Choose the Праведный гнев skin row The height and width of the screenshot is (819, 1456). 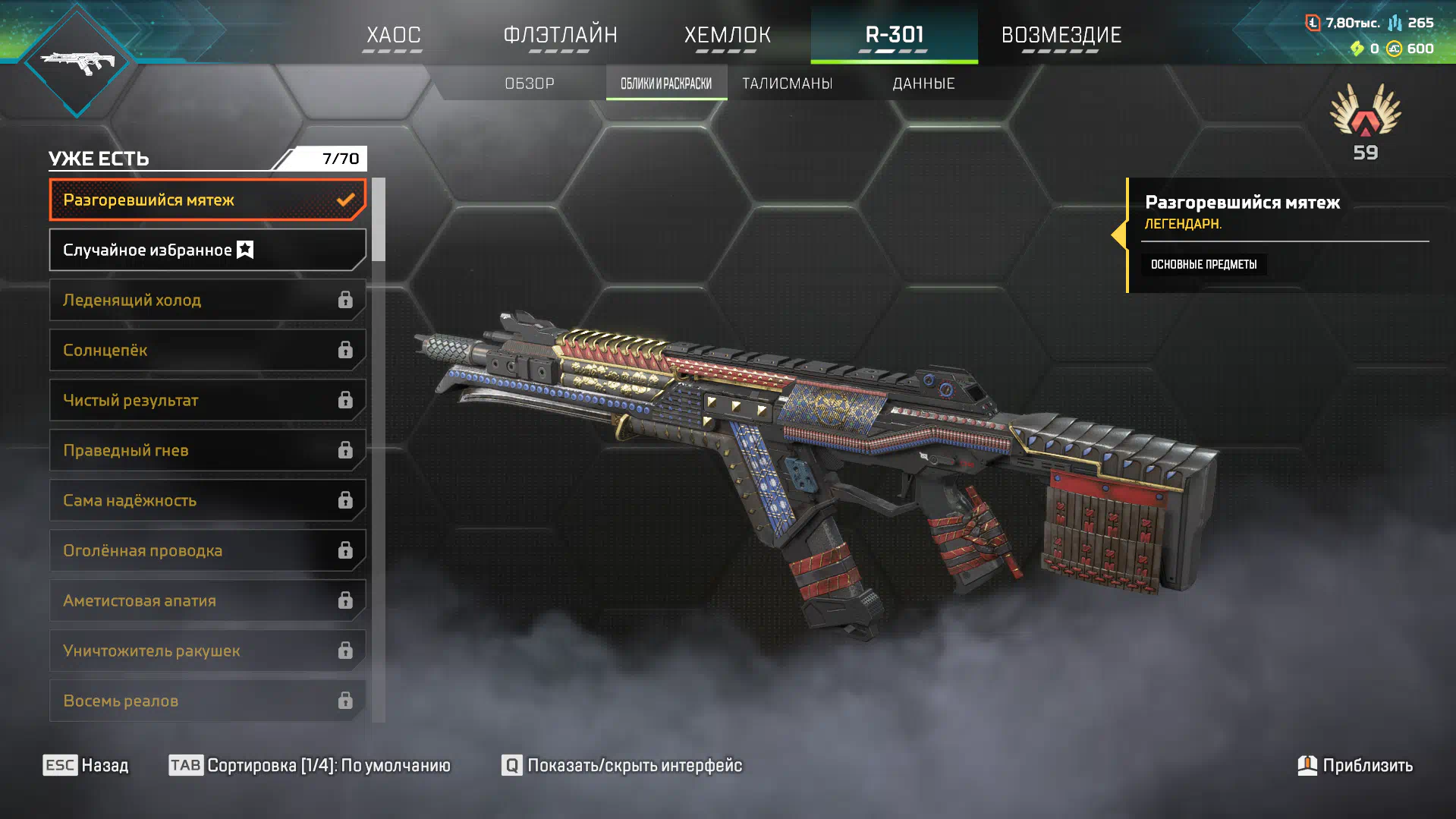point(207,451)
